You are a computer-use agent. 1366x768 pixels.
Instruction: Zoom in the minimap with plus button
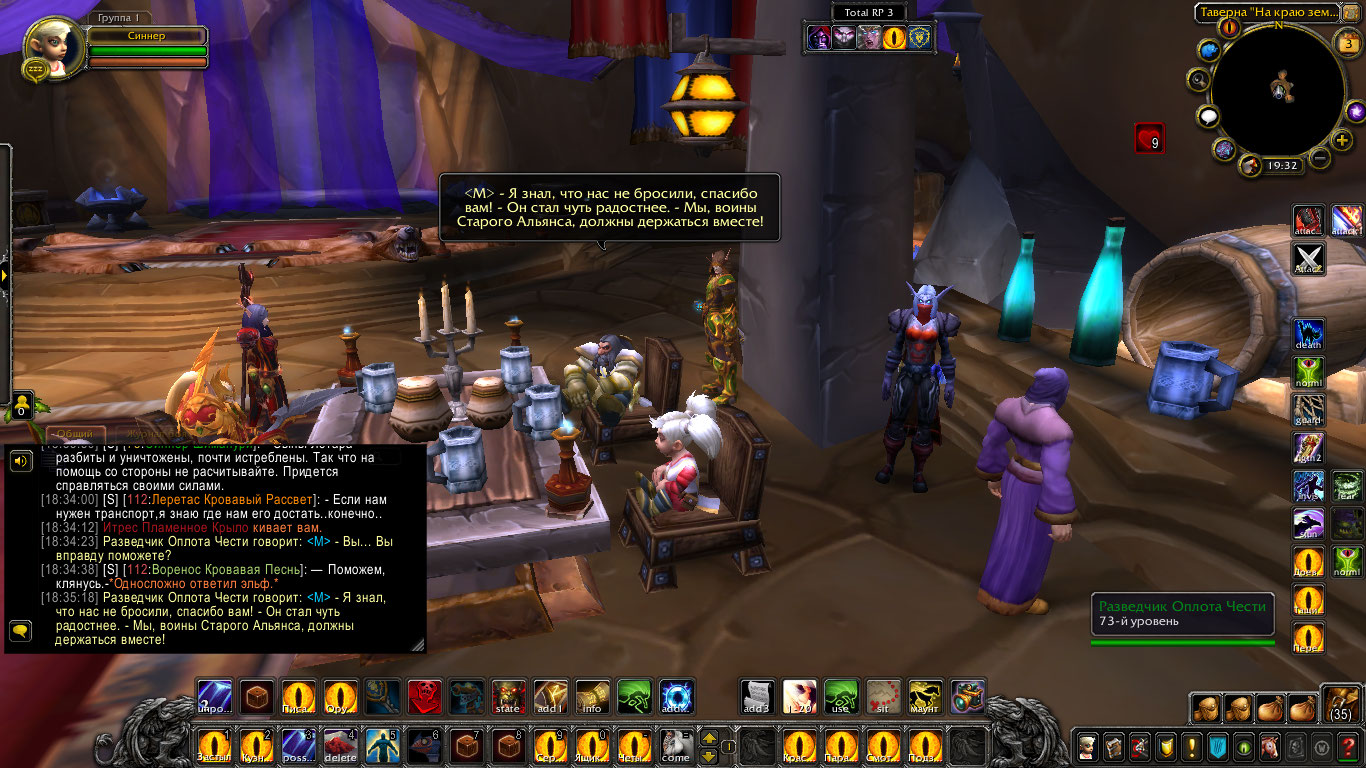(x=1342, y=140)
